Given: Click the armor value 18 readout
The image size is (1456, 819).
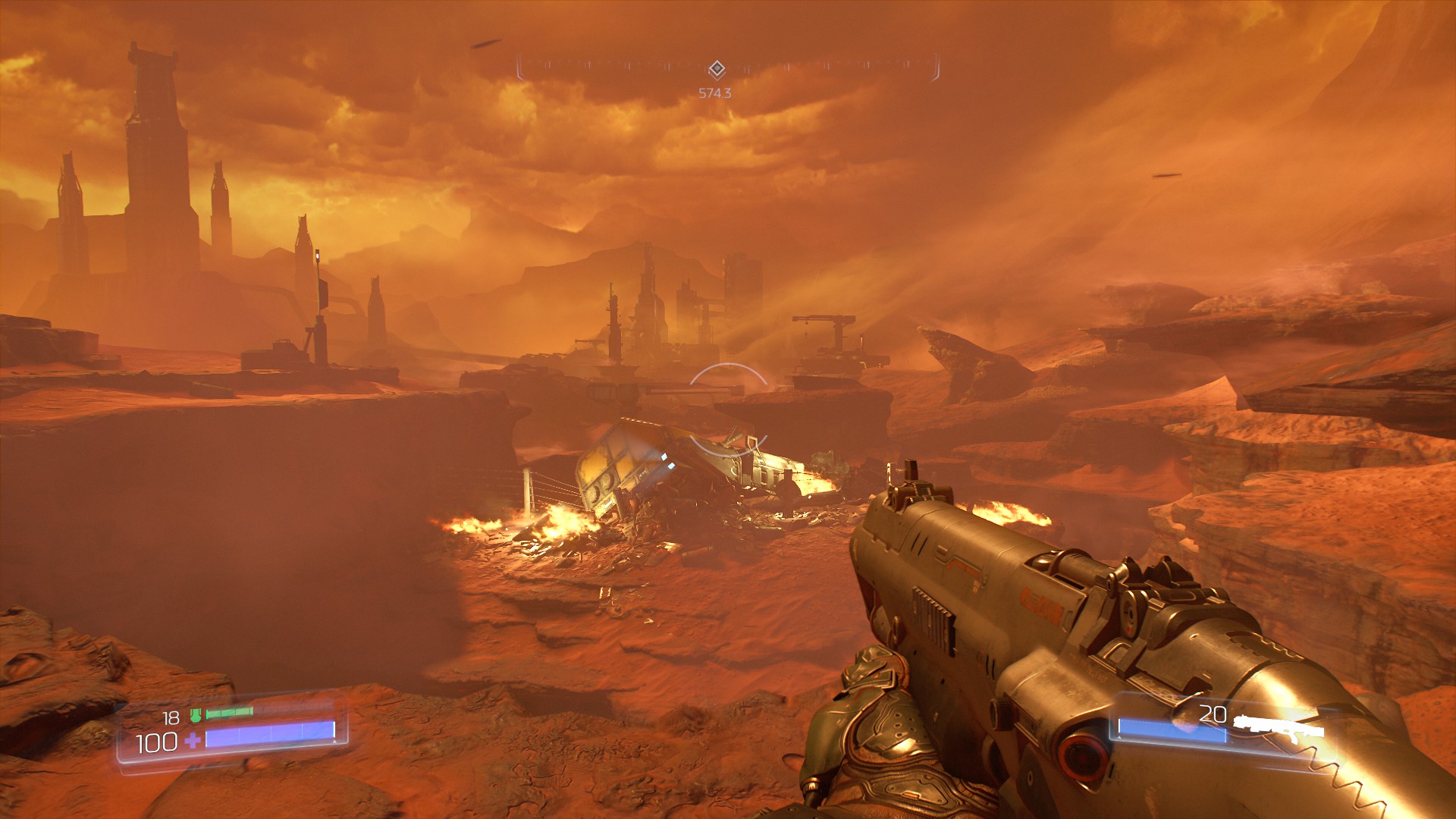Looking at the screenshot, I should [170, 718].
